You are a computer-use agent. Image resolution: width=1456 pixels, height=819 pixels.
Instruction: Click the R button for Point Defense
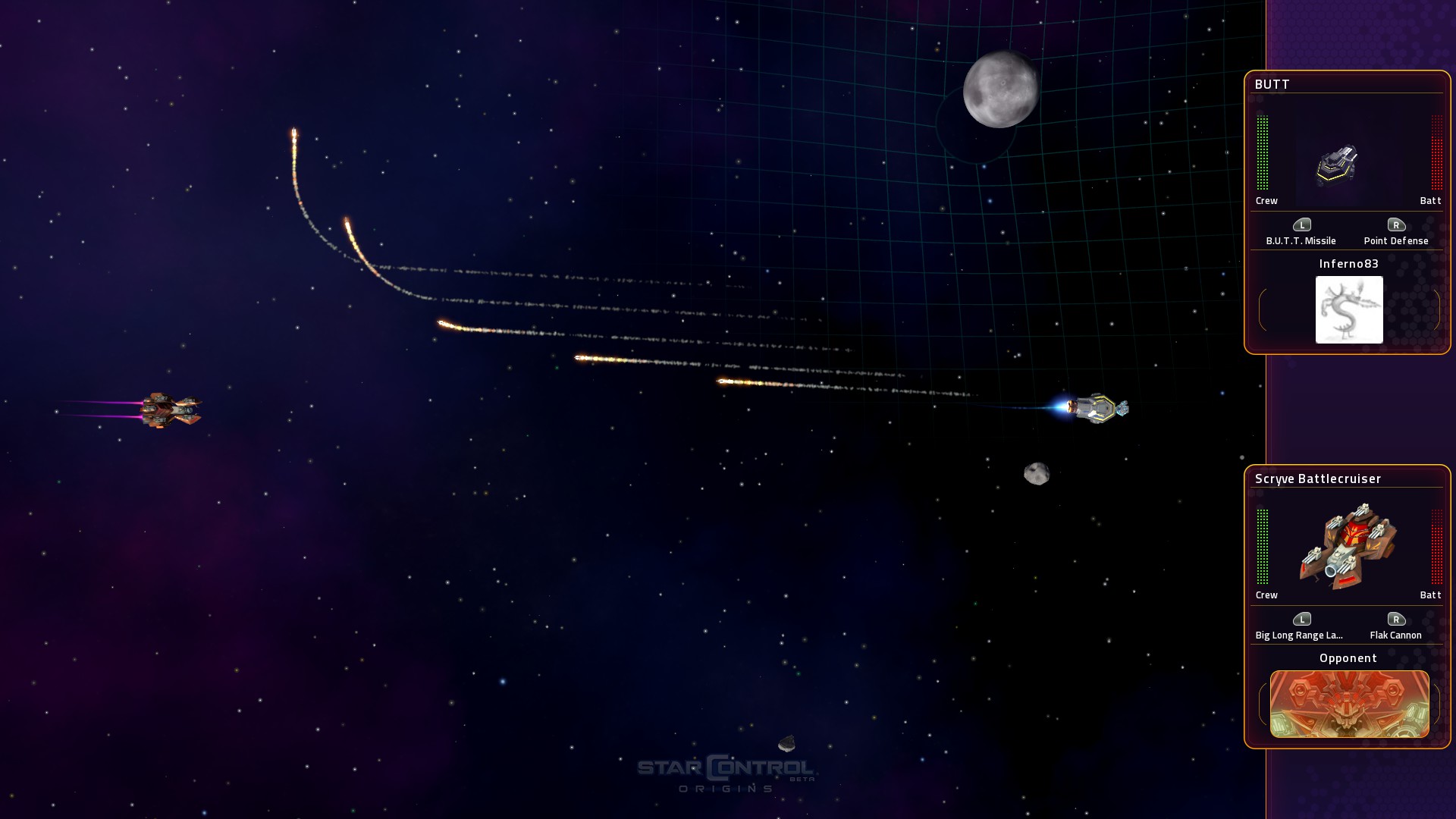coord(1398,225)
